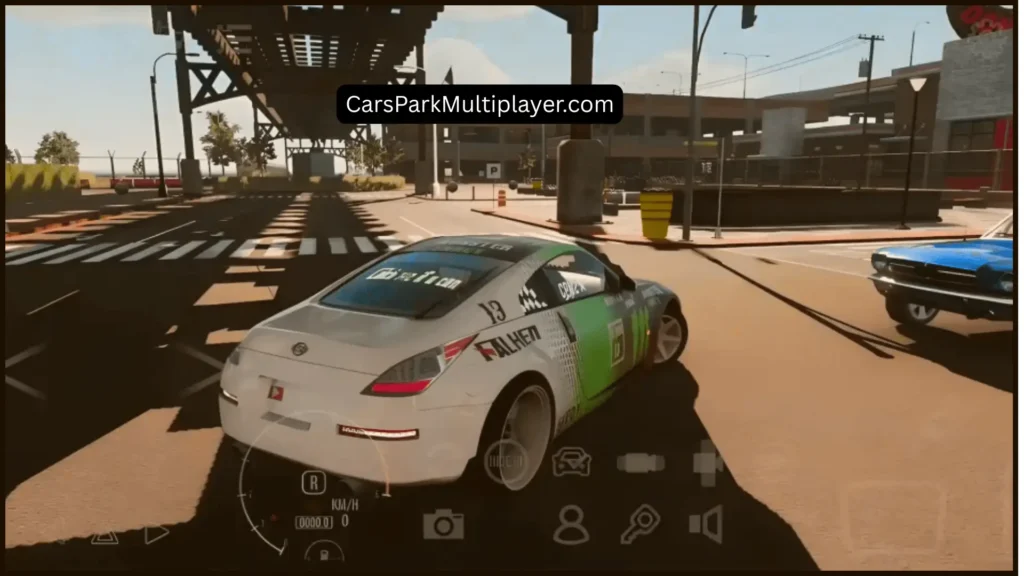Viewport: 1024px width, 576px height.
Task: Tap the car key ignition icon
Action: [x=639, y=523]
